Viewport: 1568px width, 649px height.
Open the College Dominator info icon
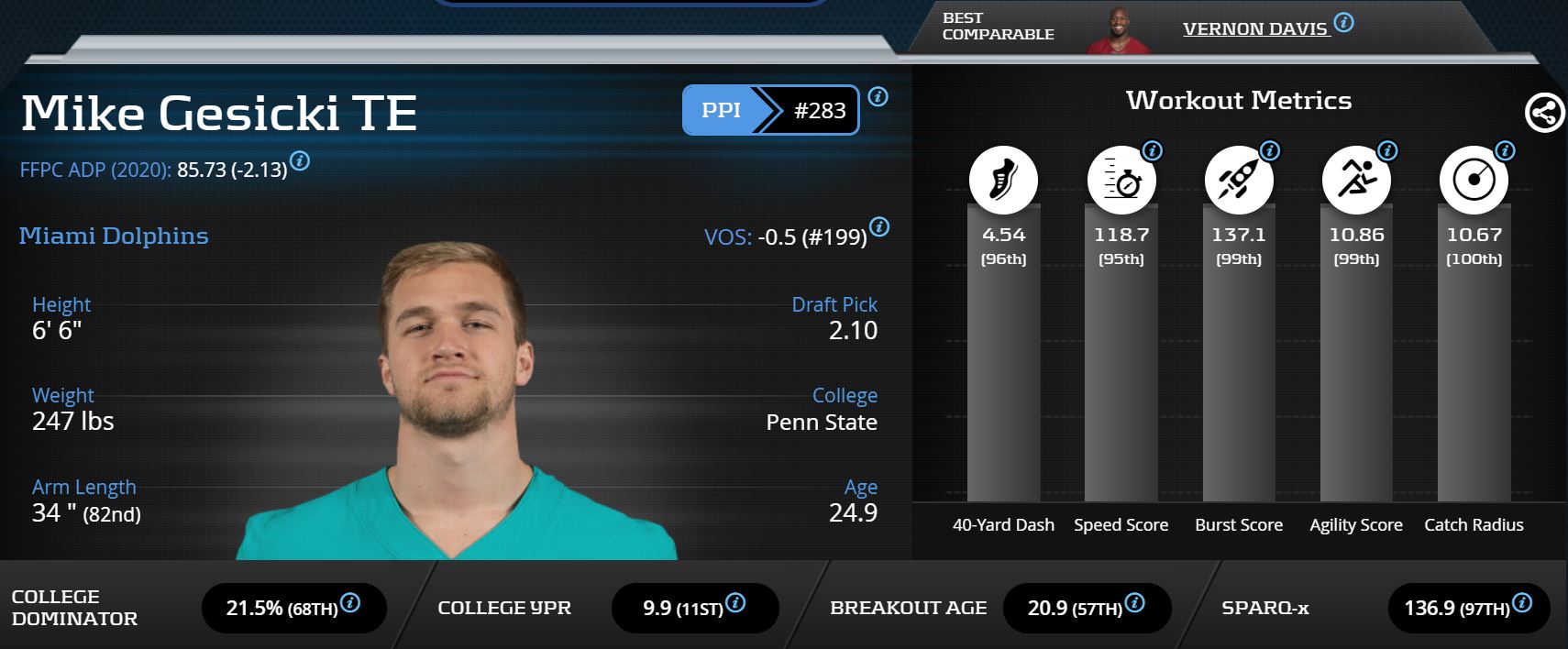pos(350,602)
